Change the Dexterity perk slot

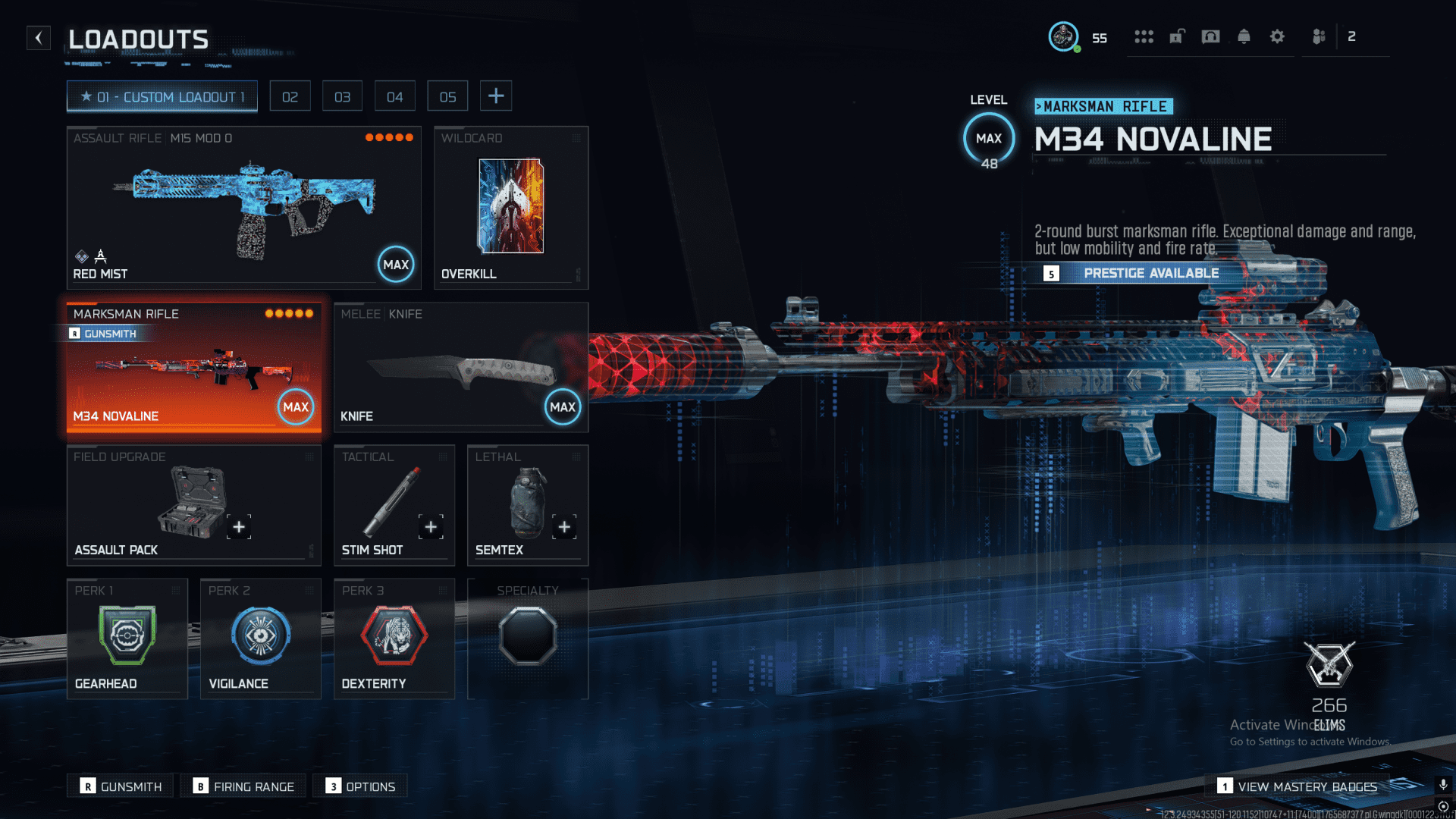(394, 639)
